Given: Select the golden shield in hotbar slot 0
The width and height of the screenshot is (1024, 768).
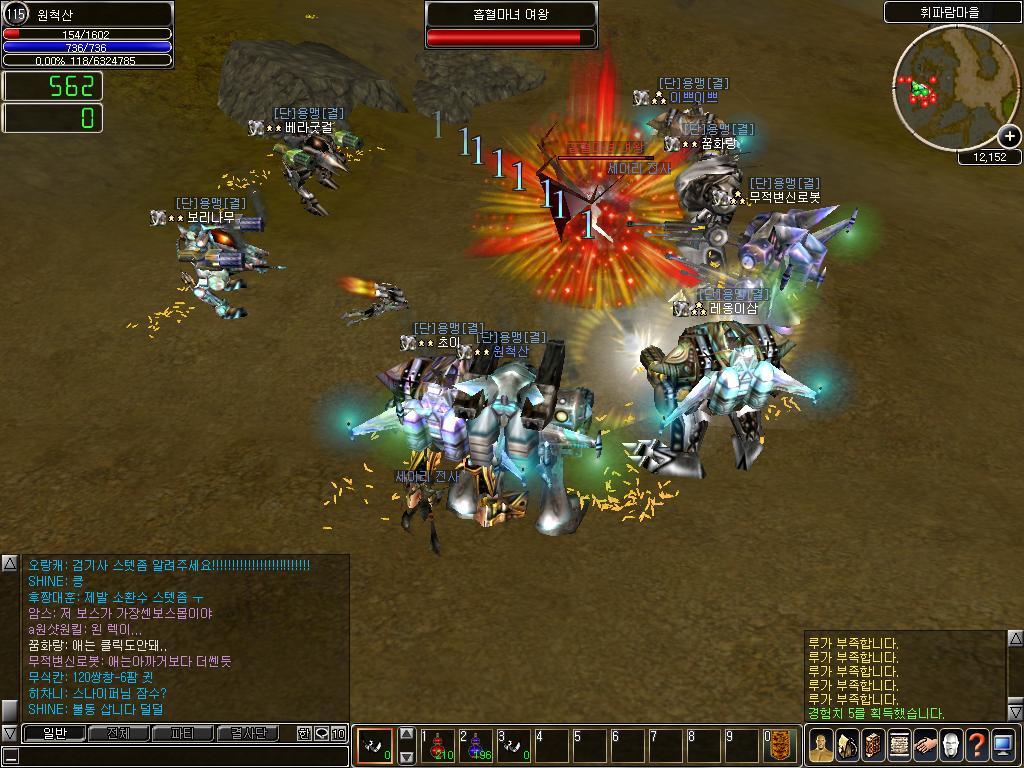Looking at the screenshot, I should coord(782,746).
